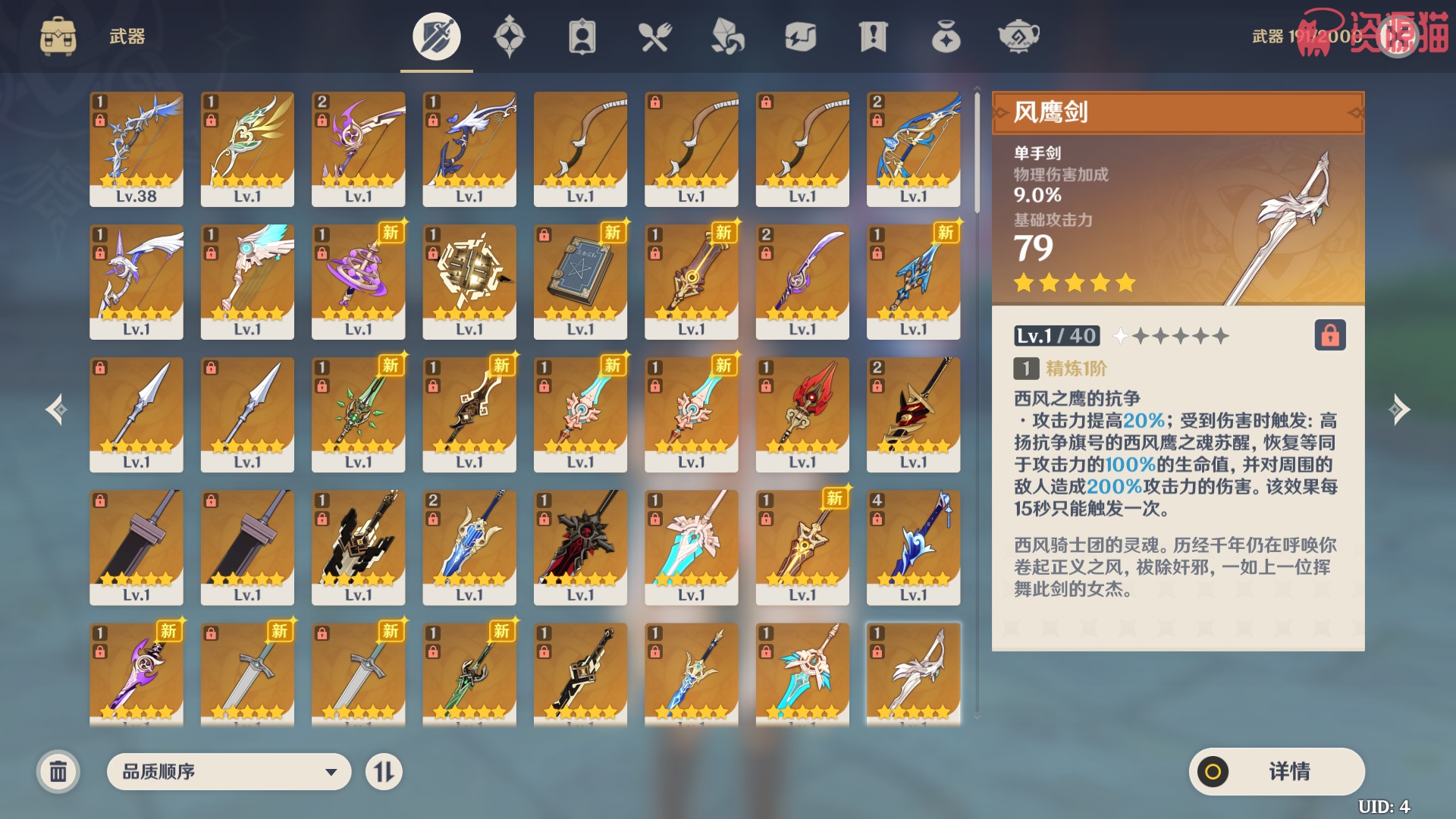Toggle the sort order arrows button
Viewport: 1456px width, 819px height.
coord(384,772)
